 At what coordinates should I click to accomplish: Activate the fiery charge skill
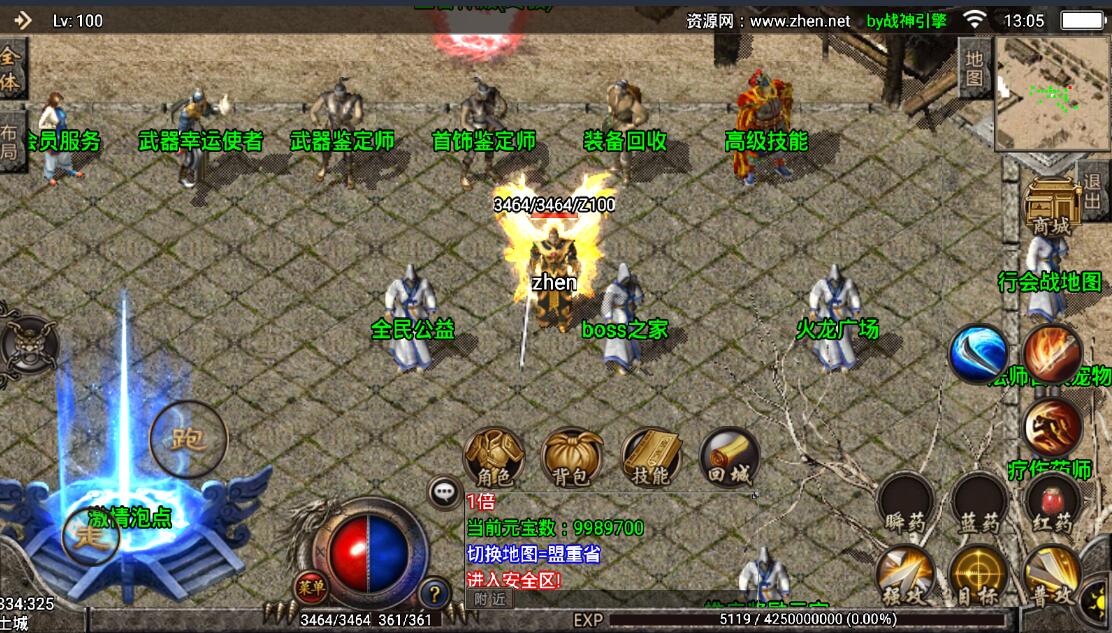tap(1052, 426)
